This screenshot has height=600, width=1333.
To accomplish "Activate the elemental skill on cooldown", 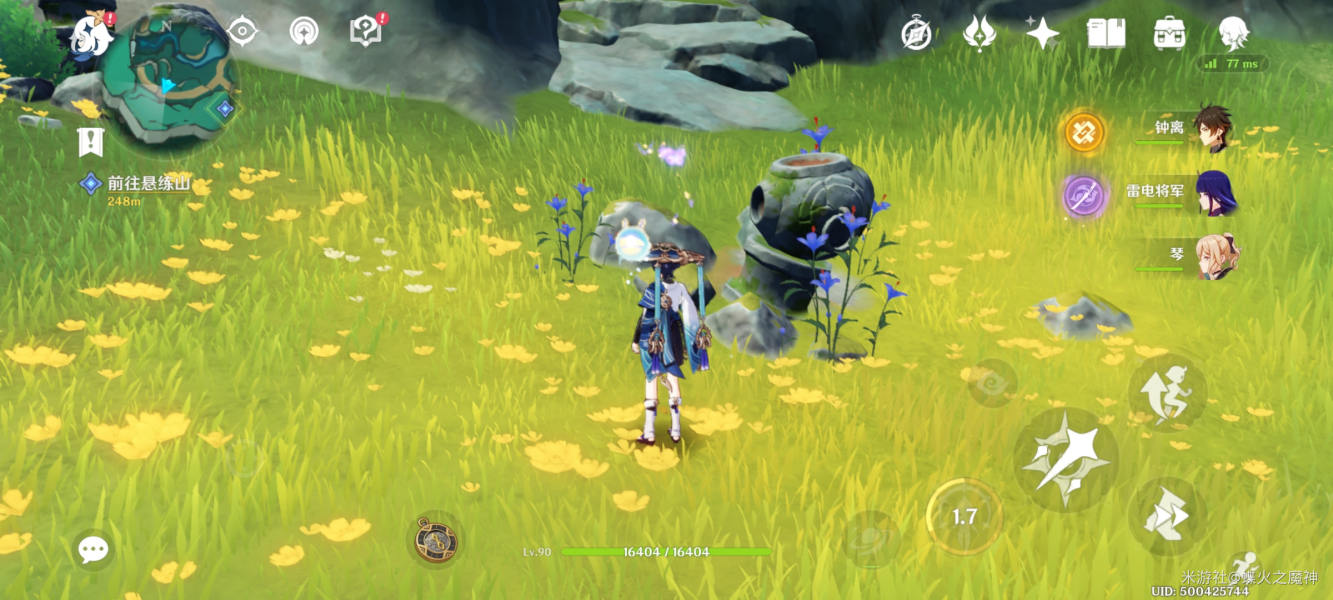I will click(x=963, y=517).
